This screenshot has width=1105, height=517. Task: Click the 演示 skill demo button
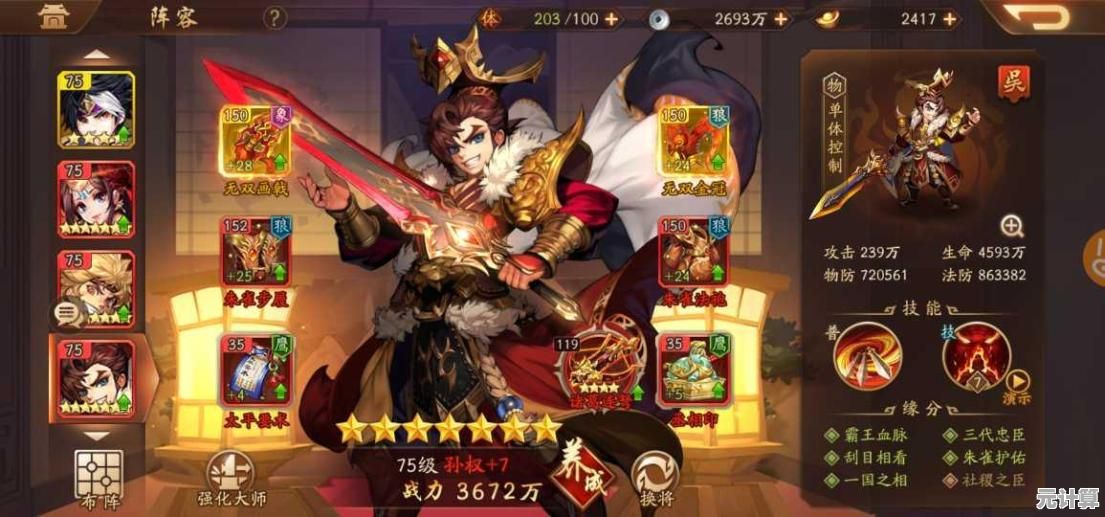pos(1017,386)
